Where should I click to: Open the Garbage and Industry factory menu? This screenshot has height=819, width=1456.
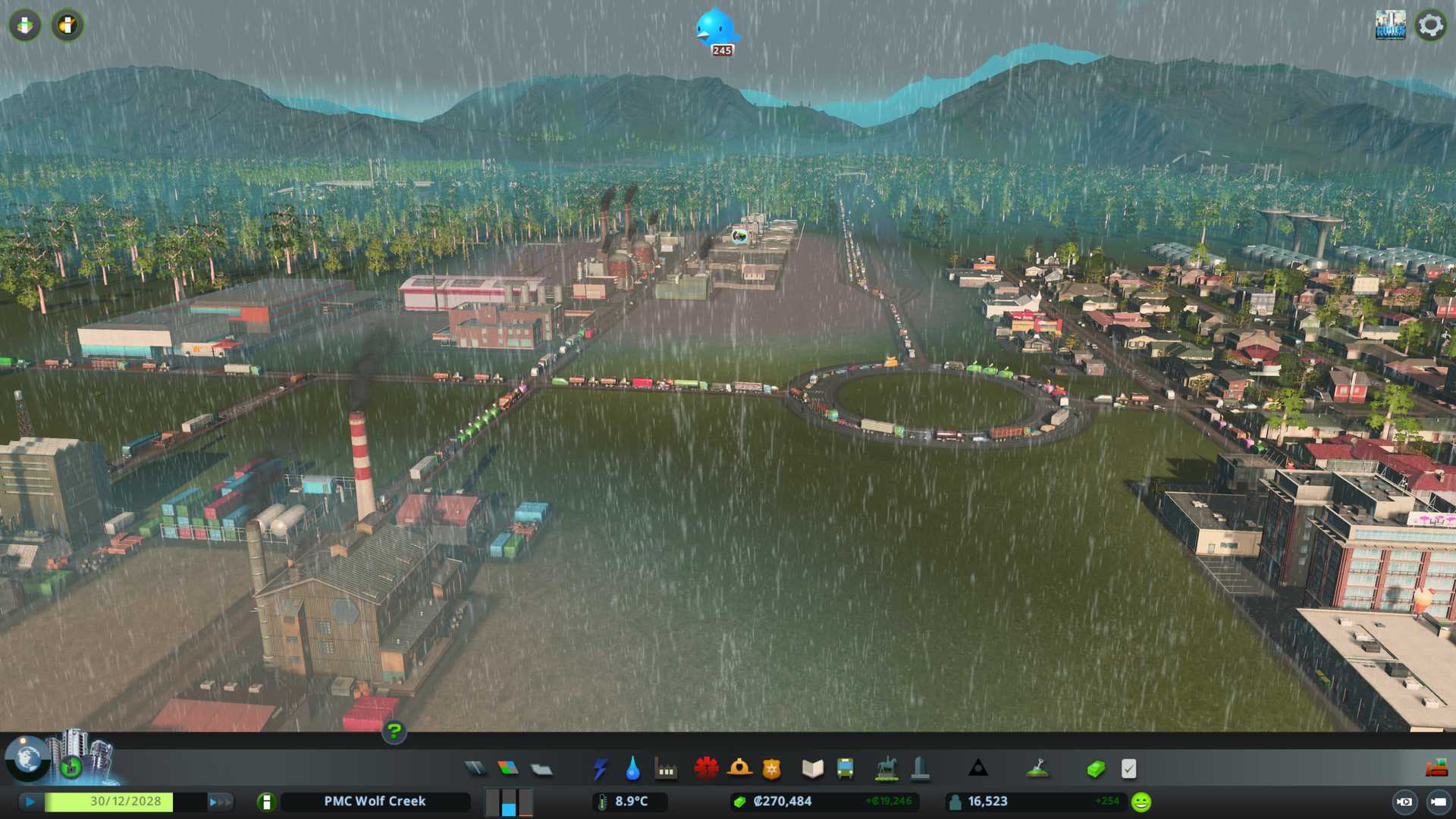coord(666,769)
